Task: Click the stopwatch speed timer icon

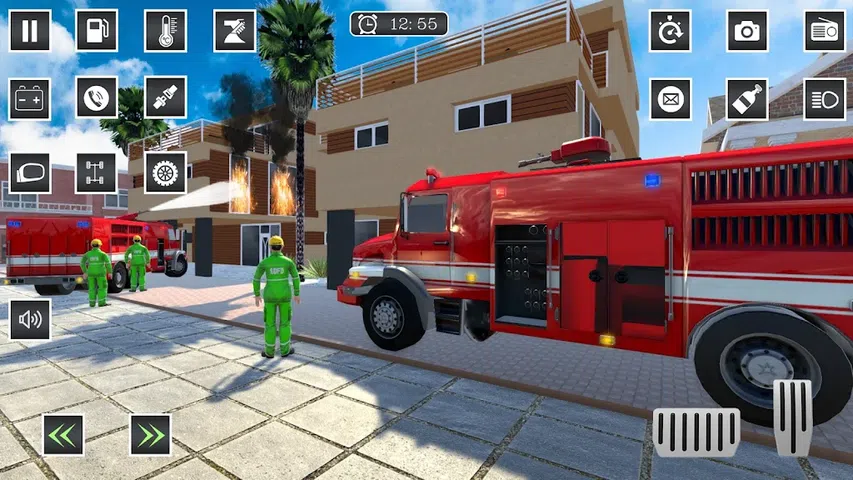Action: [670, 30]
